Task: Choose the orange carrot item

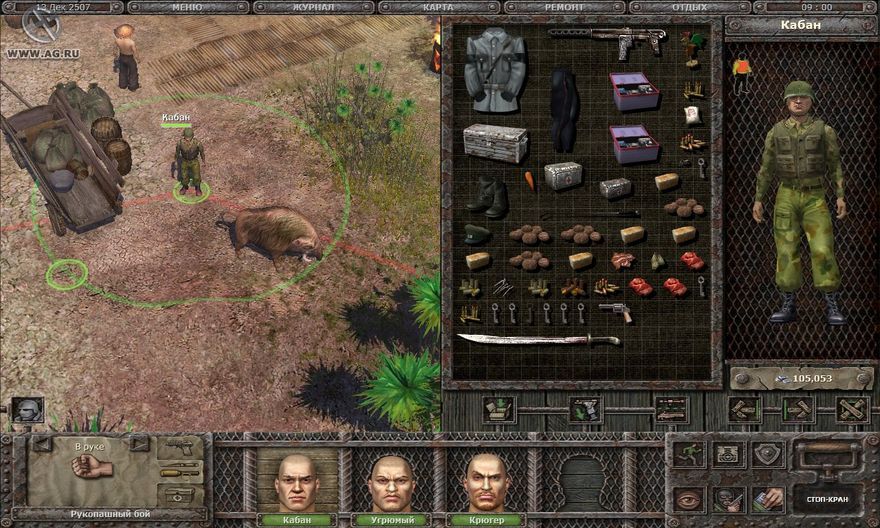Action: [x=530, y=181]
